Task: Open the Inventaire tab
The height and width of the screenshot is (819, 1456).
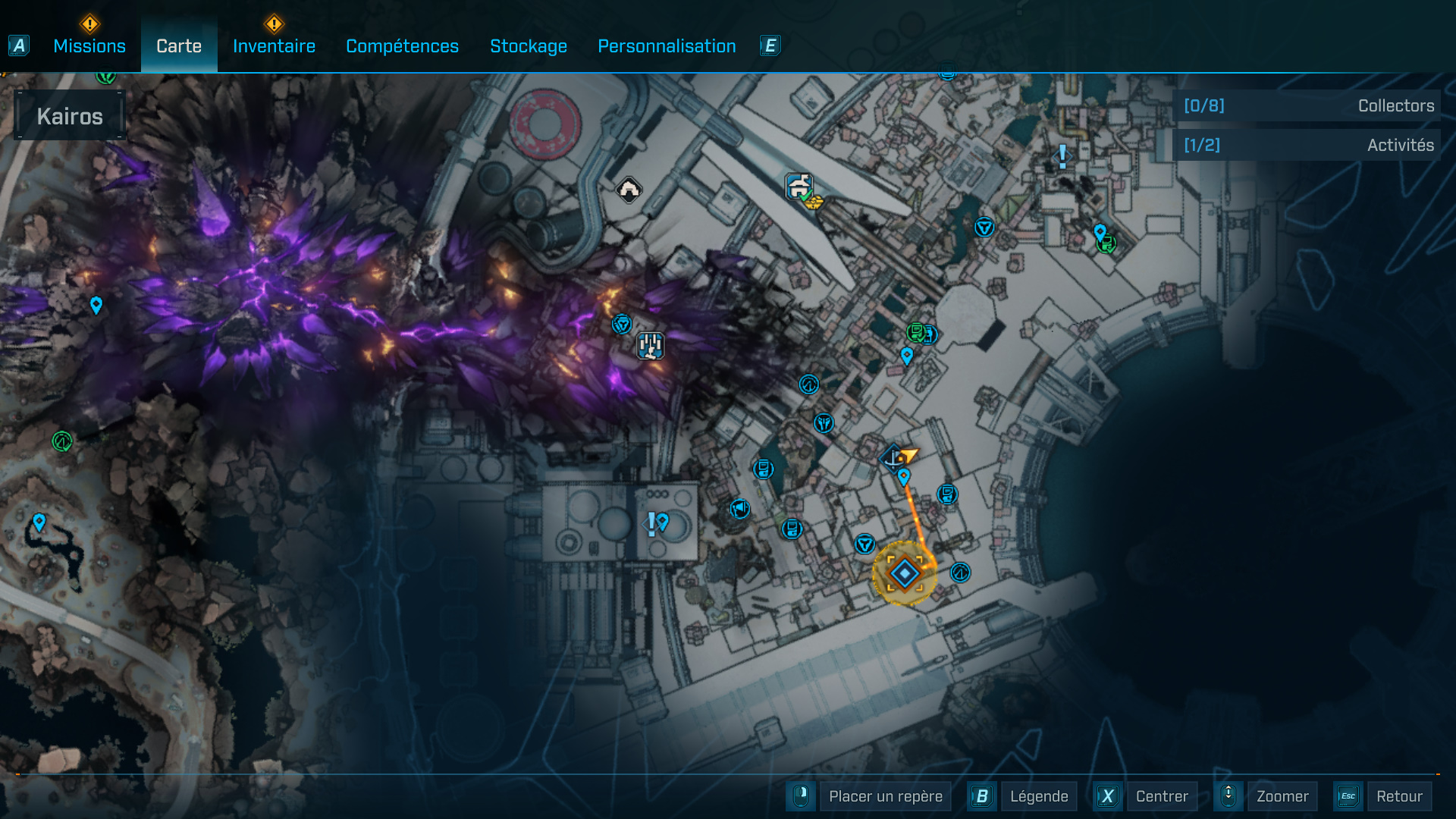Action: coord(274,45)
